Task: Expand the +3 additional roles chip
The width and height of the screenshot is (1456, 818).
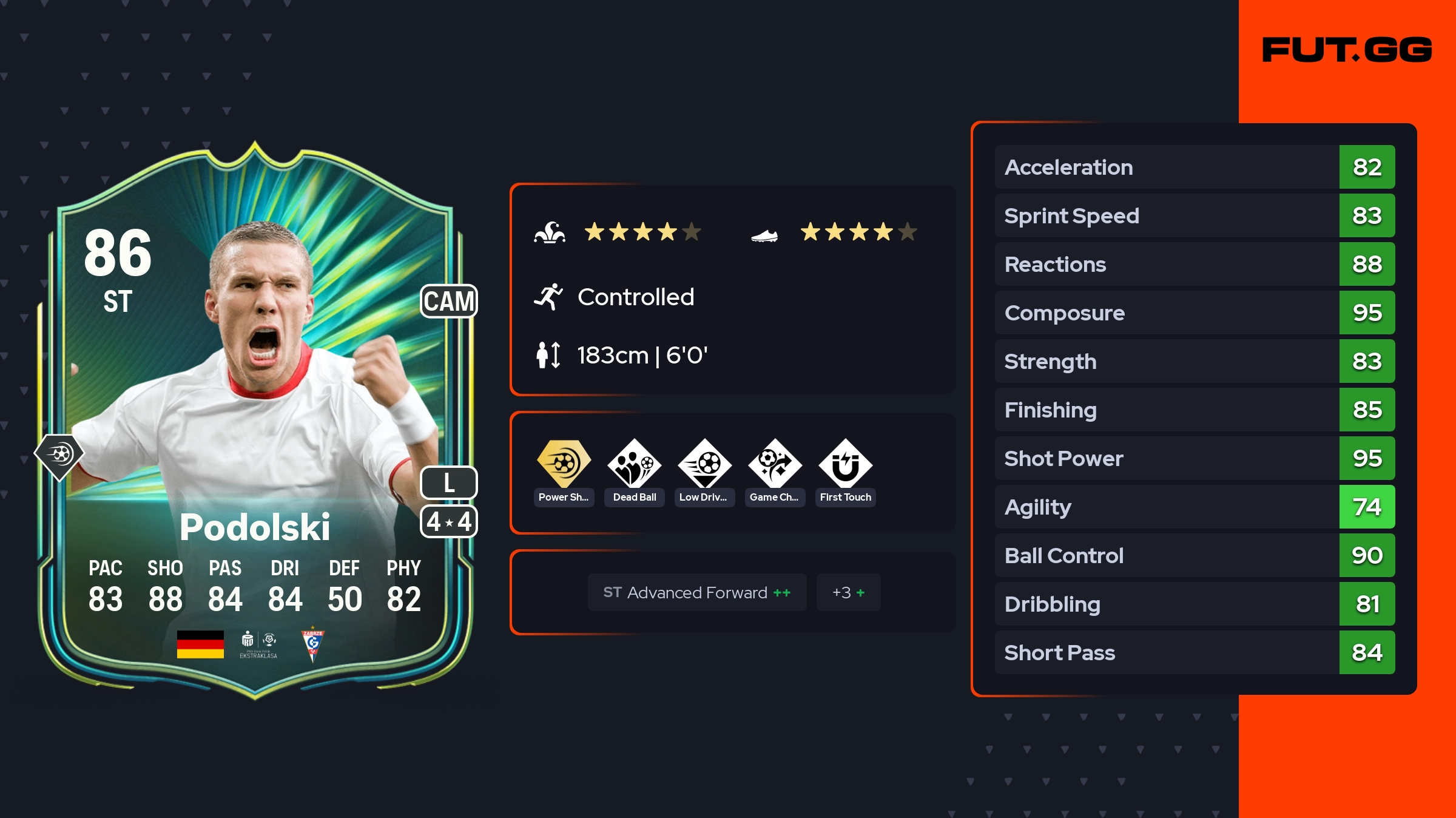Action: coord(848,592)
